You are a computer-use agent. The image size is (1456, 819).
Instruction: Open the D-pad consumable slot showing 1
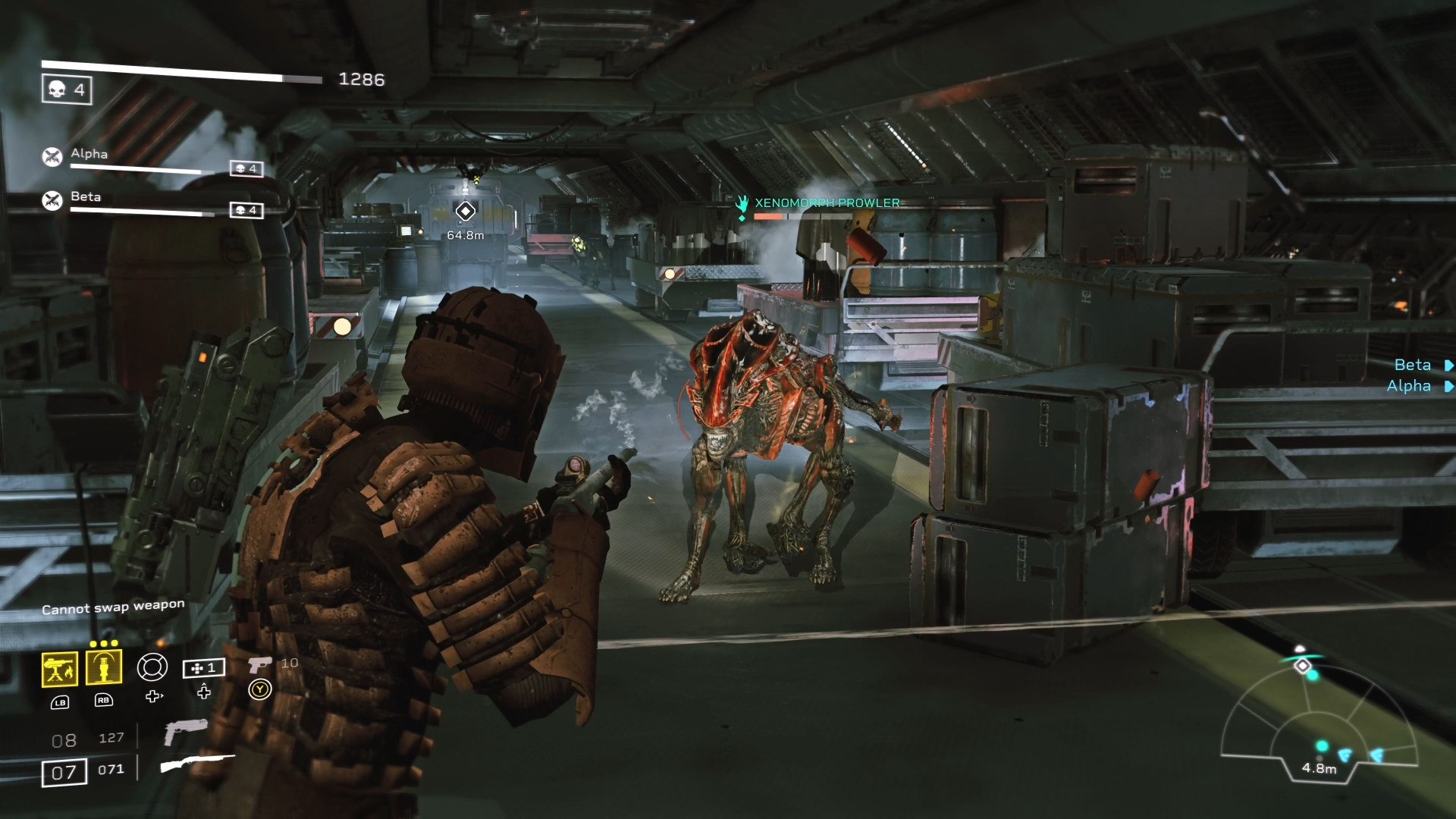204,668
